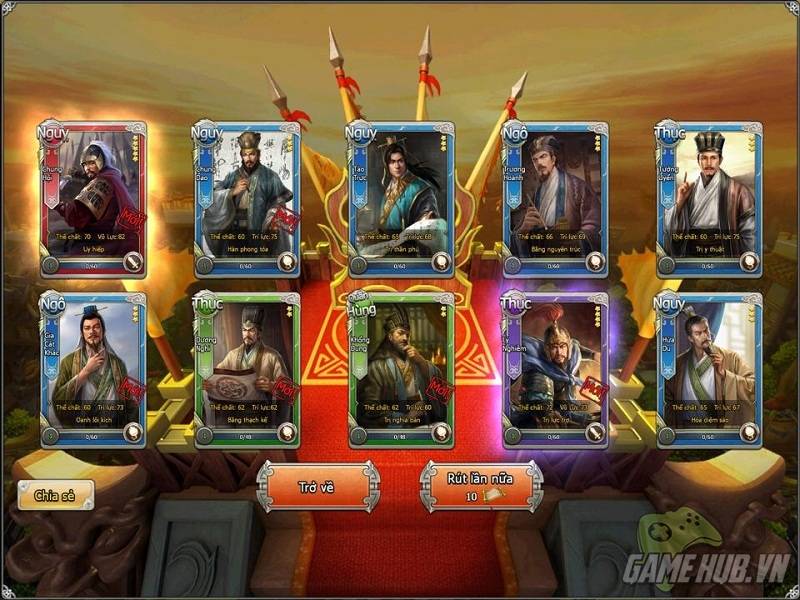This screenshot has height=600, width=800.
Task: Select the Băng nguyên trúc Ngô card
Action: pyautogui.click(x=555, y=199)
